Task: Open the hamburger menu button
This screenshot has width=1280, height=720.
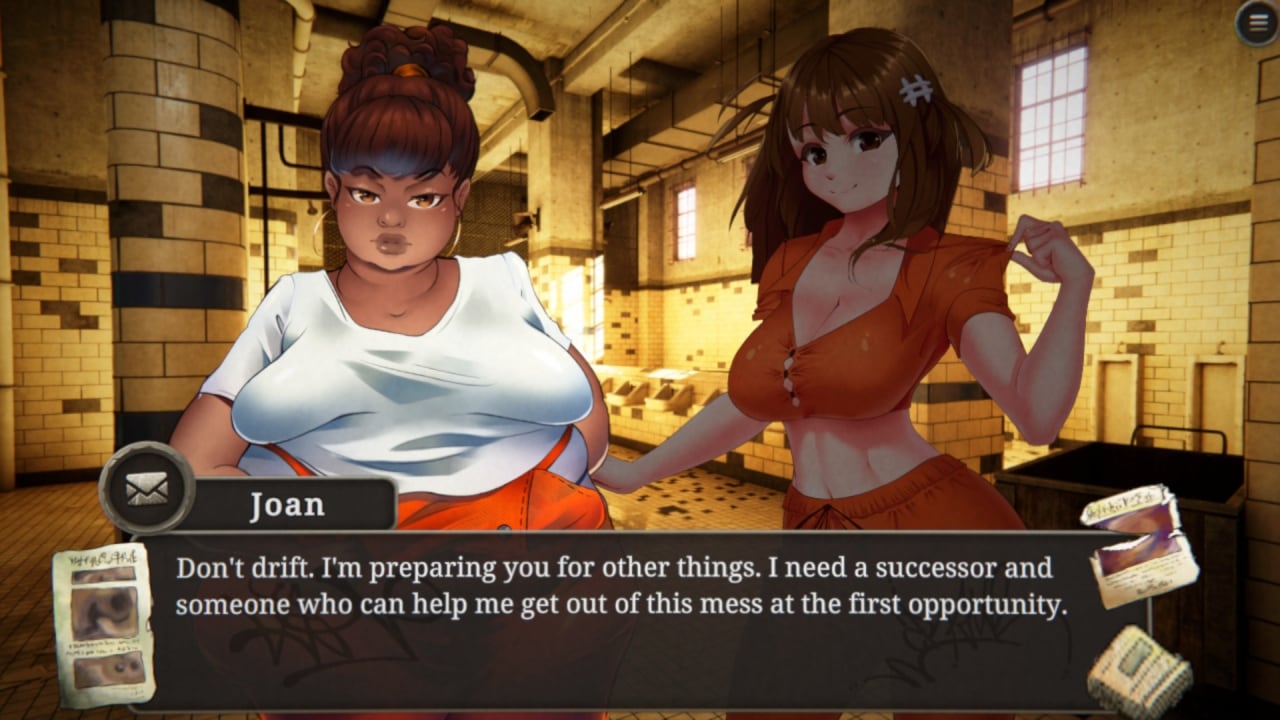Action: point(1256,23)
